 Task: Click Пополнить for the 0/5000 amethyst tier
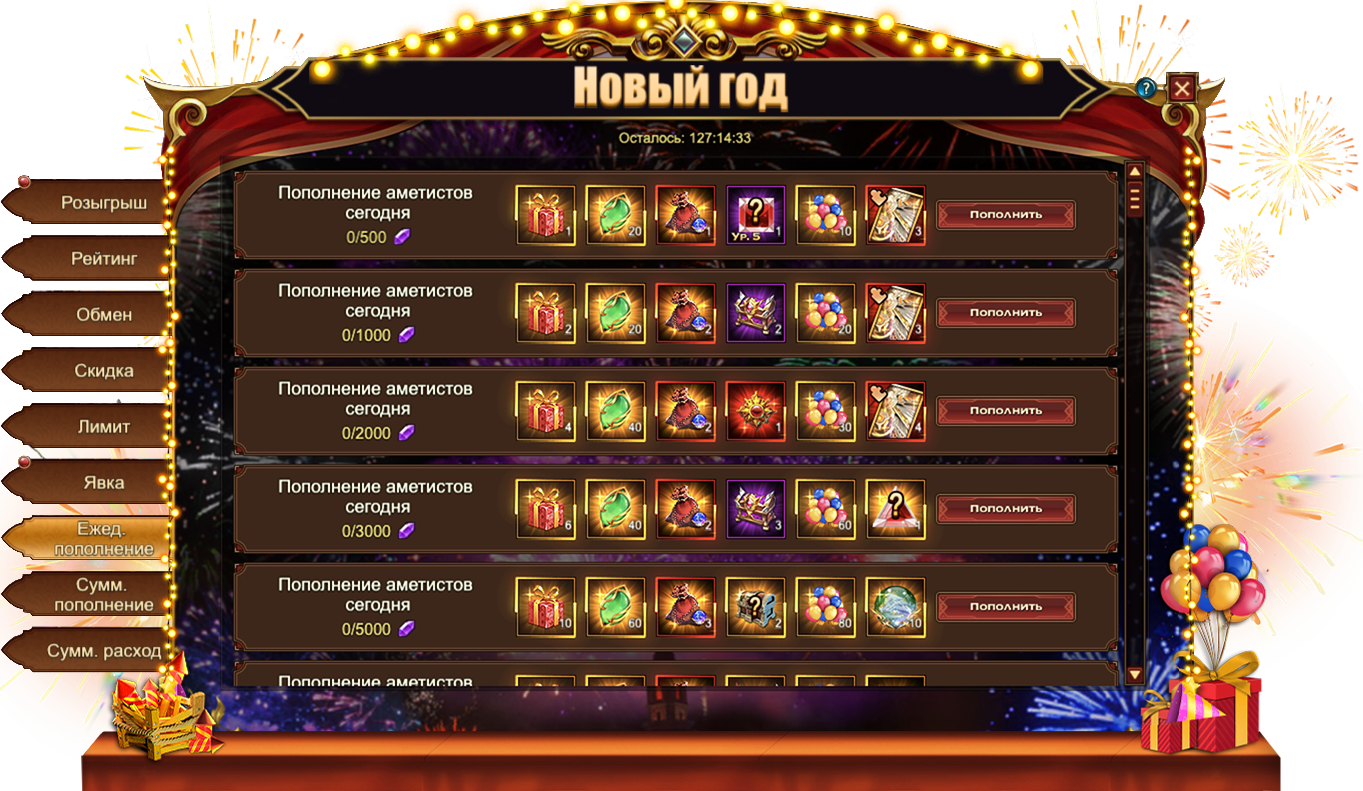point(1005,606)
